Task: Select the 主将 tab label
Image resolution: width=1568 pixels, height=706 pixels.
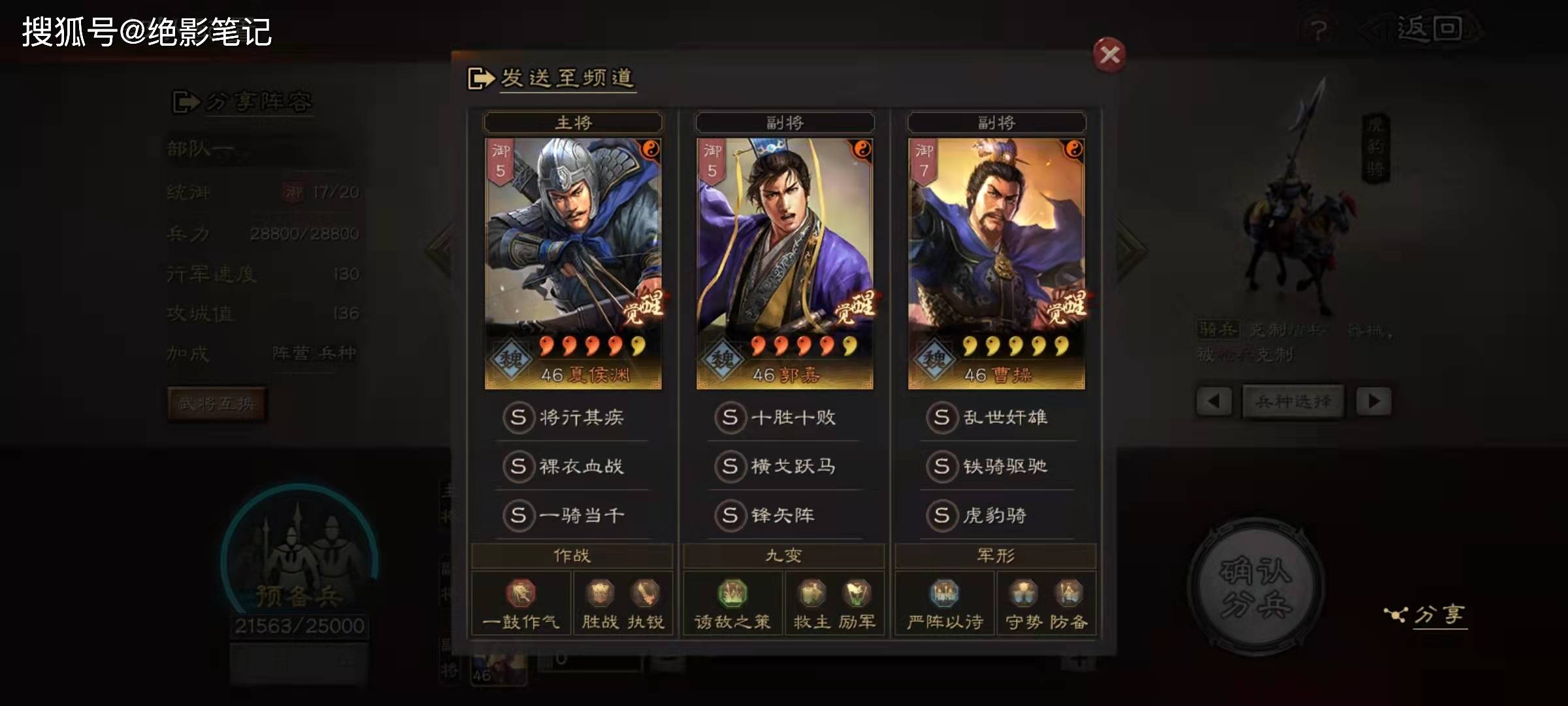Action: (572, 122)
